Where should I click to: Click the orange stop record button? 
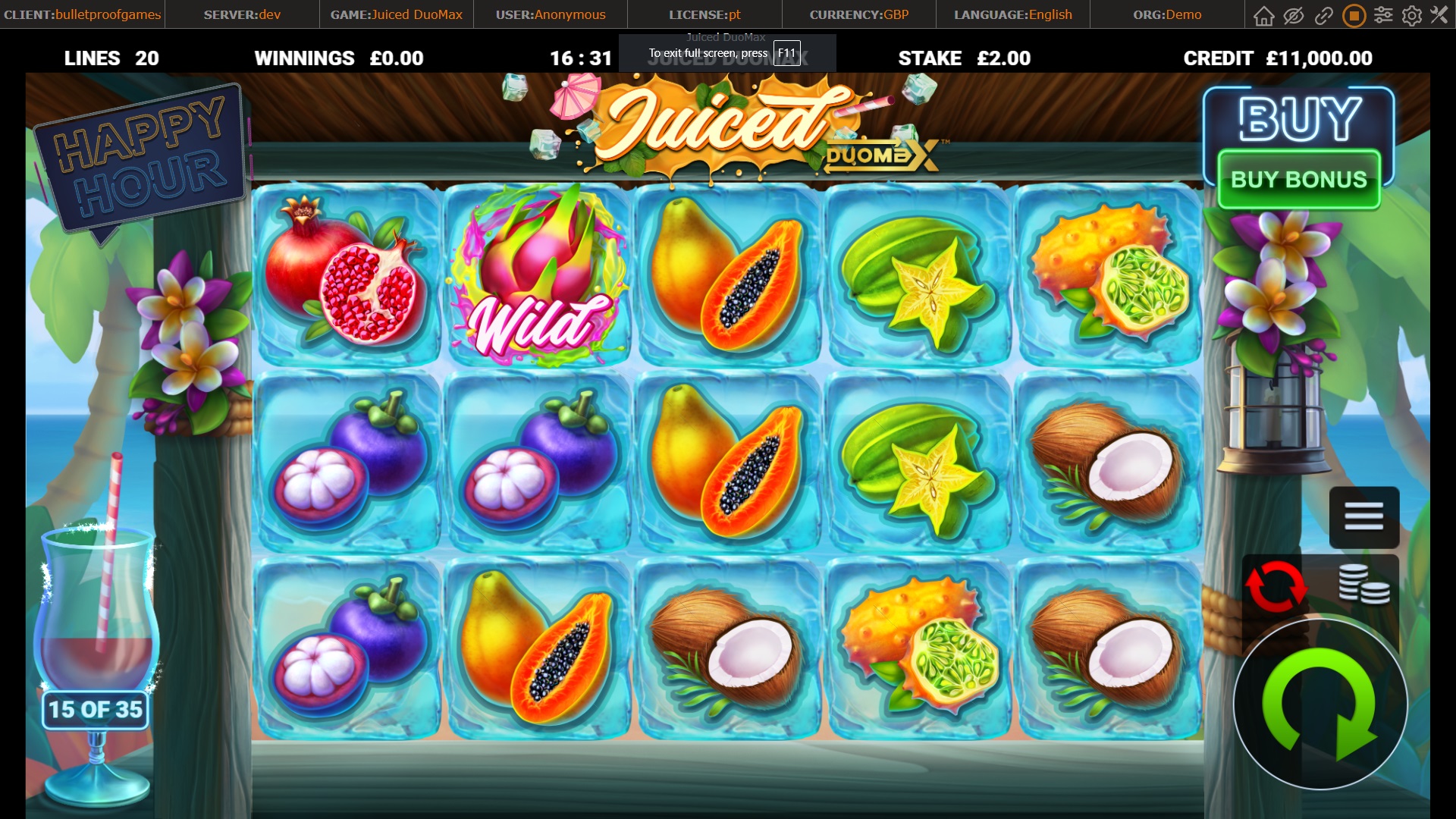pos(1353,15)
